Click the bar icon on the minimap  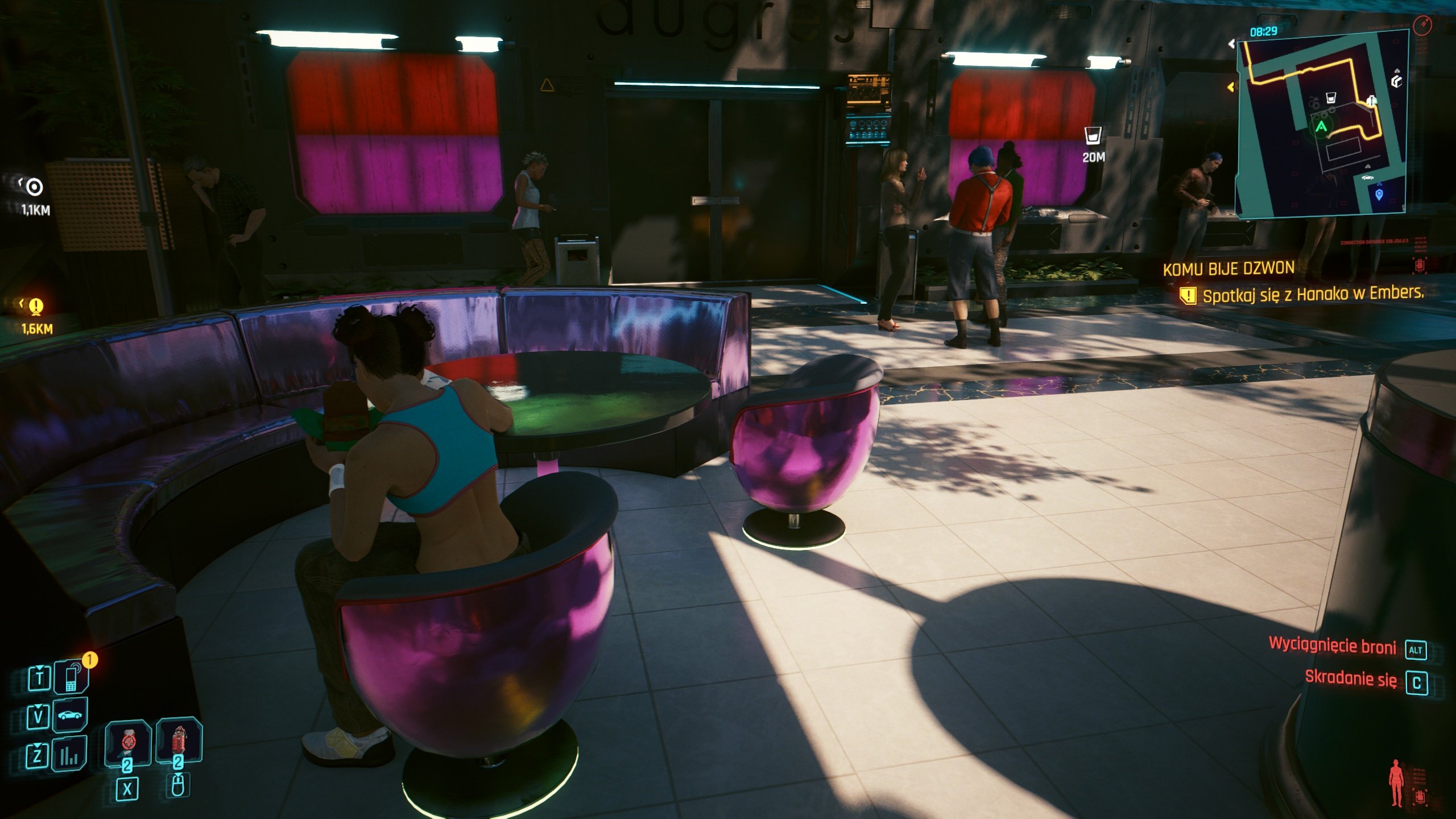click(x=1330, y=98)
